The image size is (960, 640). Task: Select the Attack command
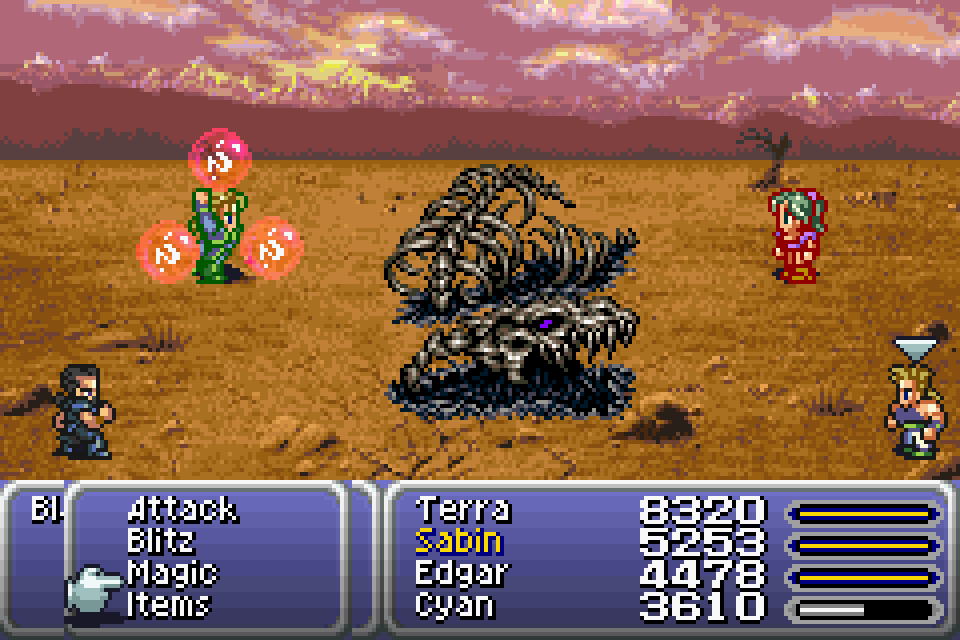182,510
